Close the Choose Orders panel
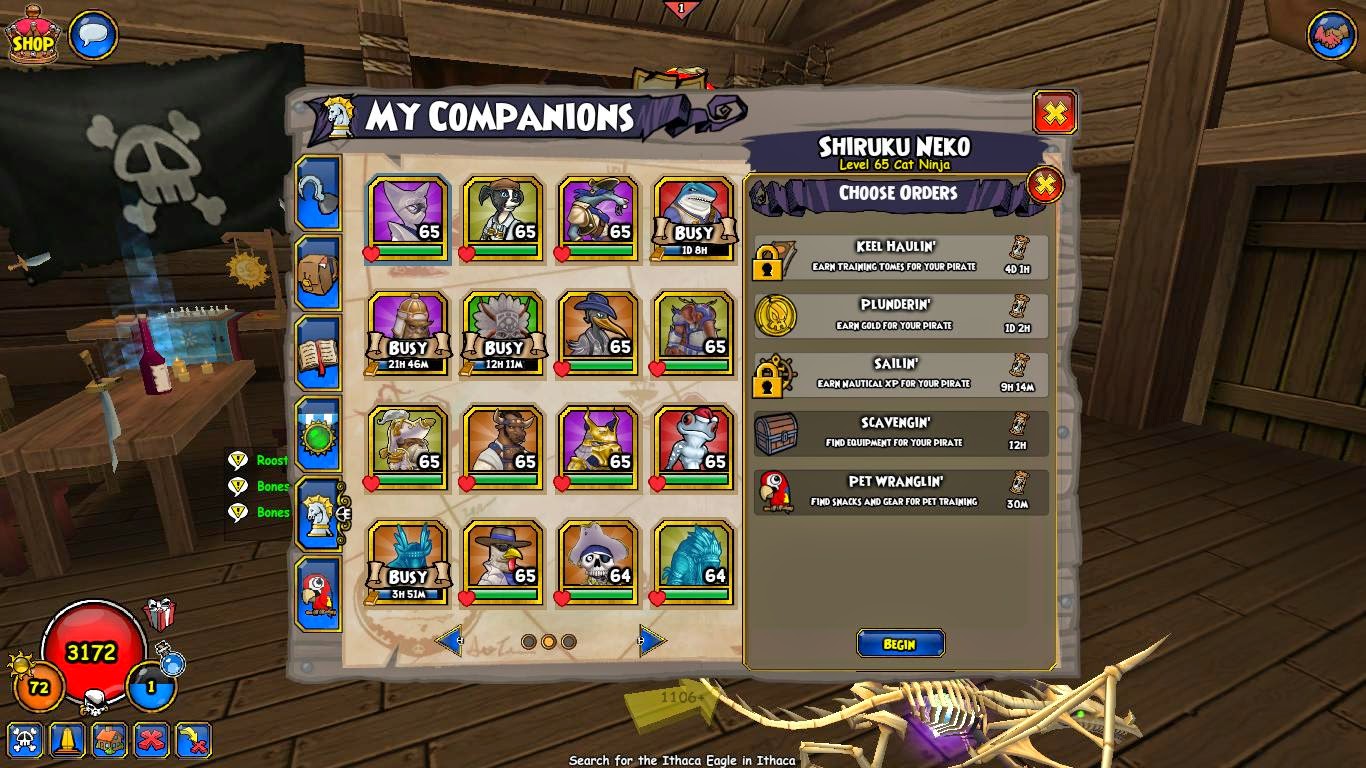Screen dimensions: 1366x768 click(x=1045, y=185)
